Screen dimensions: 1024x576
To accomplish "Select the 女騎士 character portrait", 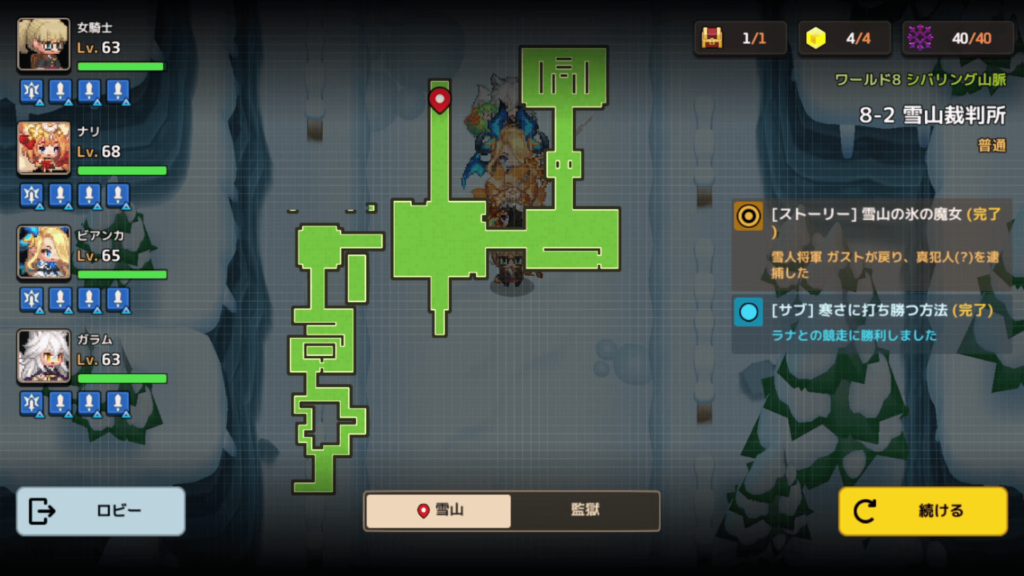I will click(44, 45).
